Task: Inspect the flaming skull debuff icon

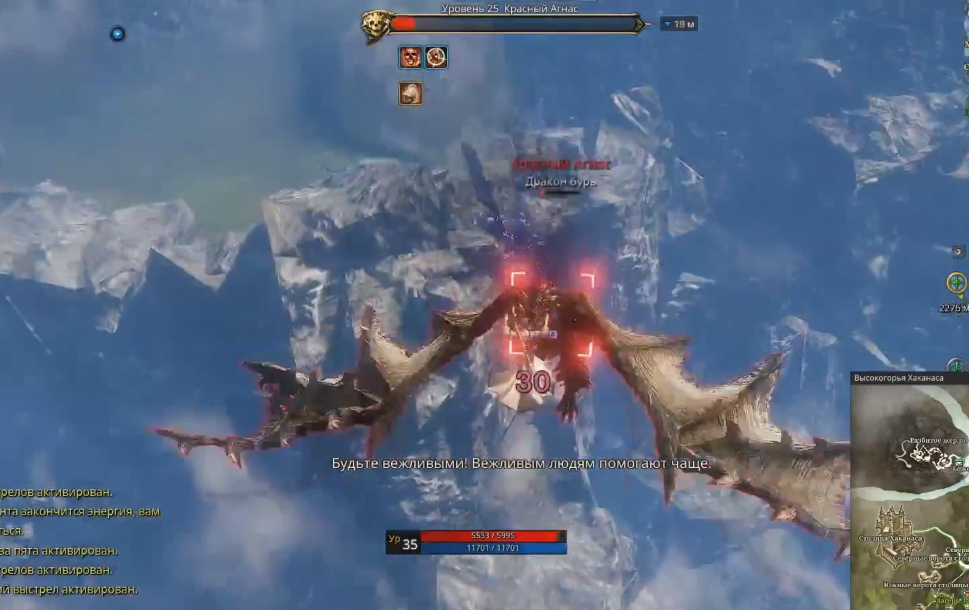Action: pyautogui.click(x=410, y=58)
